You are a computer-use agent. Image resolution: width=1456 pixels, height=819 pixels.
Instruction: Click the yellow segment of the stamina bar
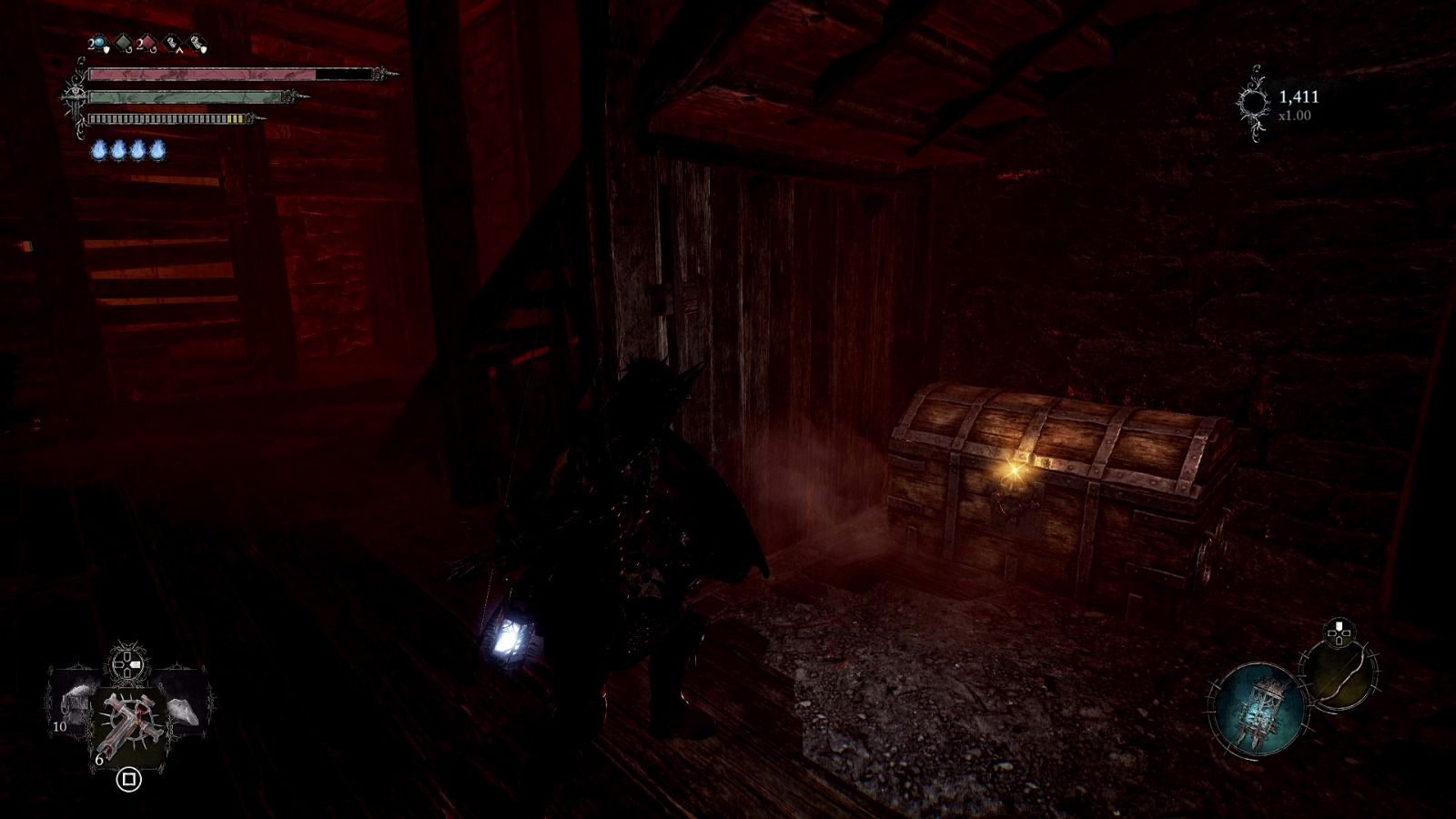[x=235, y=116]
